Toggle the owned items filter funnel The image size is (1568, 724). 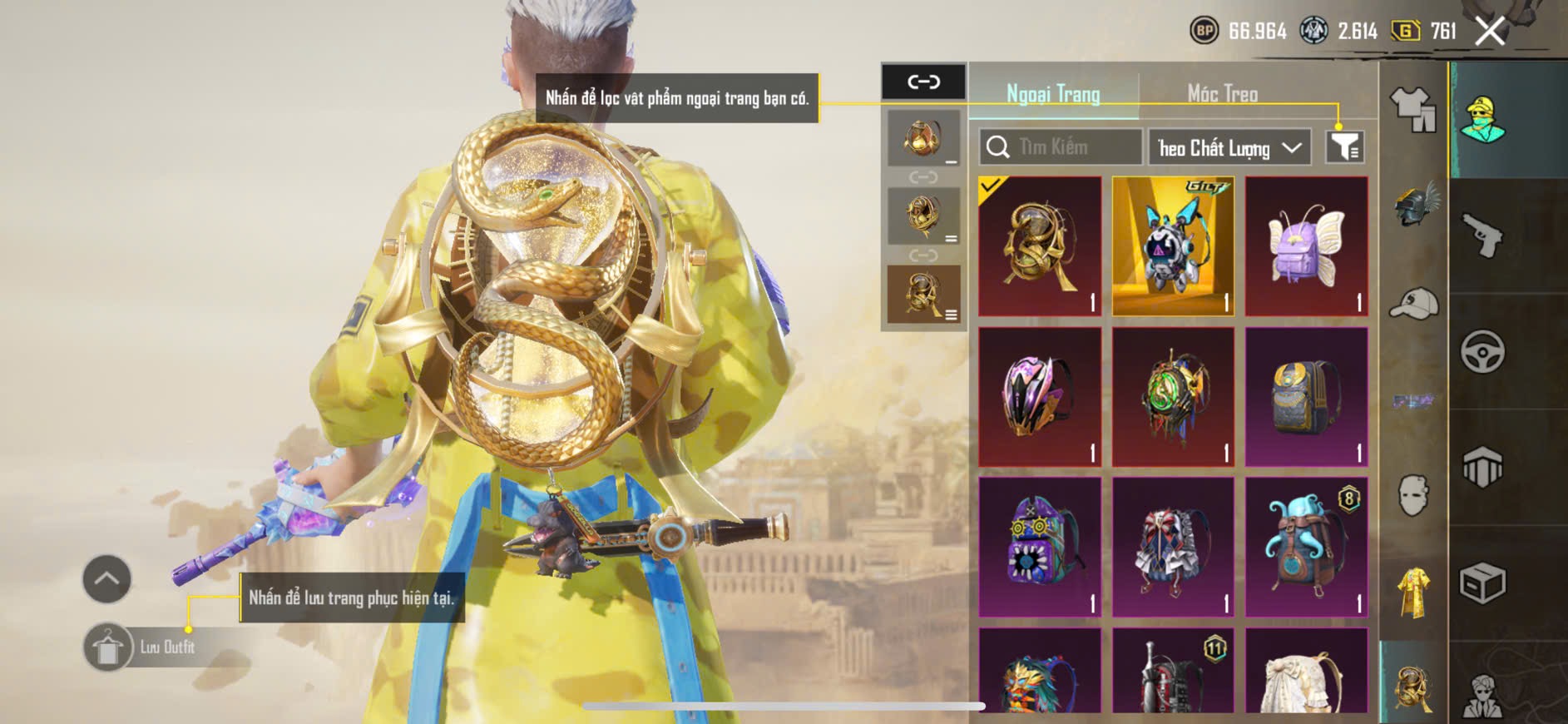1344,147
